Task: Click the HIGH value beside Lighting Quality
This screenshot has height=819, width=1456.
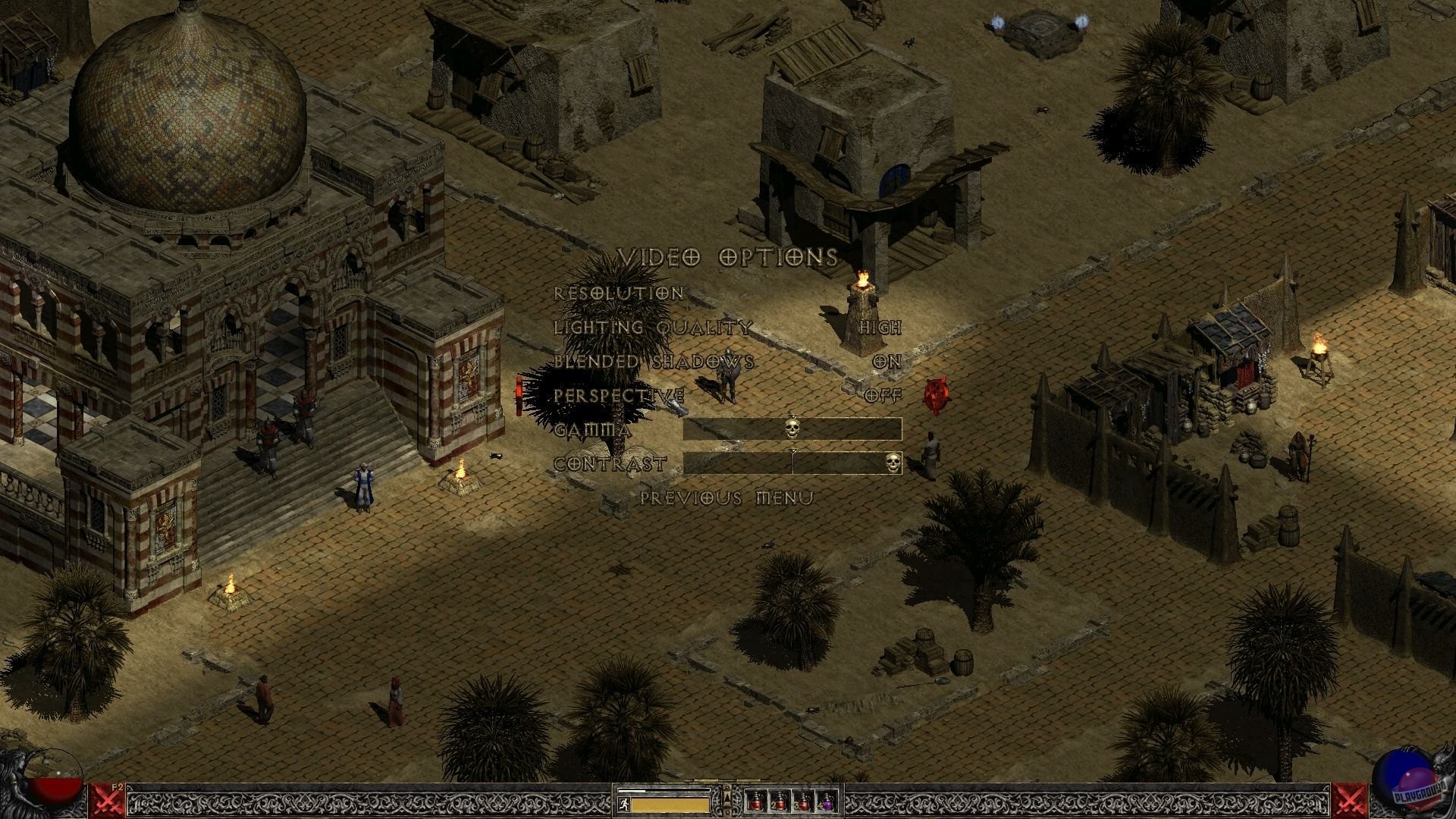Action: pos(882,328)
